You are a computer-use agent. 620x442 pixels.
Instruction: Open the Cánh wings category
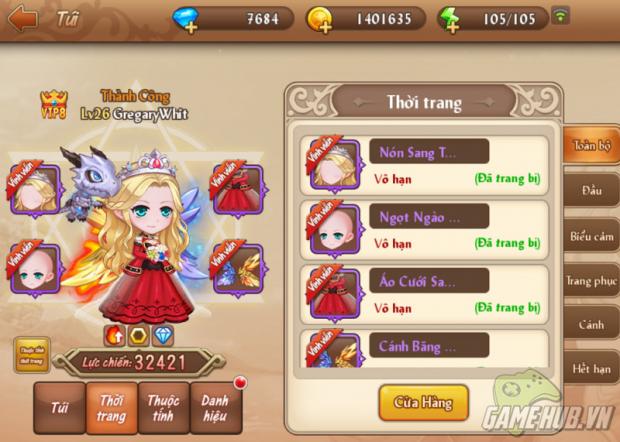click(x=591, y=326)
